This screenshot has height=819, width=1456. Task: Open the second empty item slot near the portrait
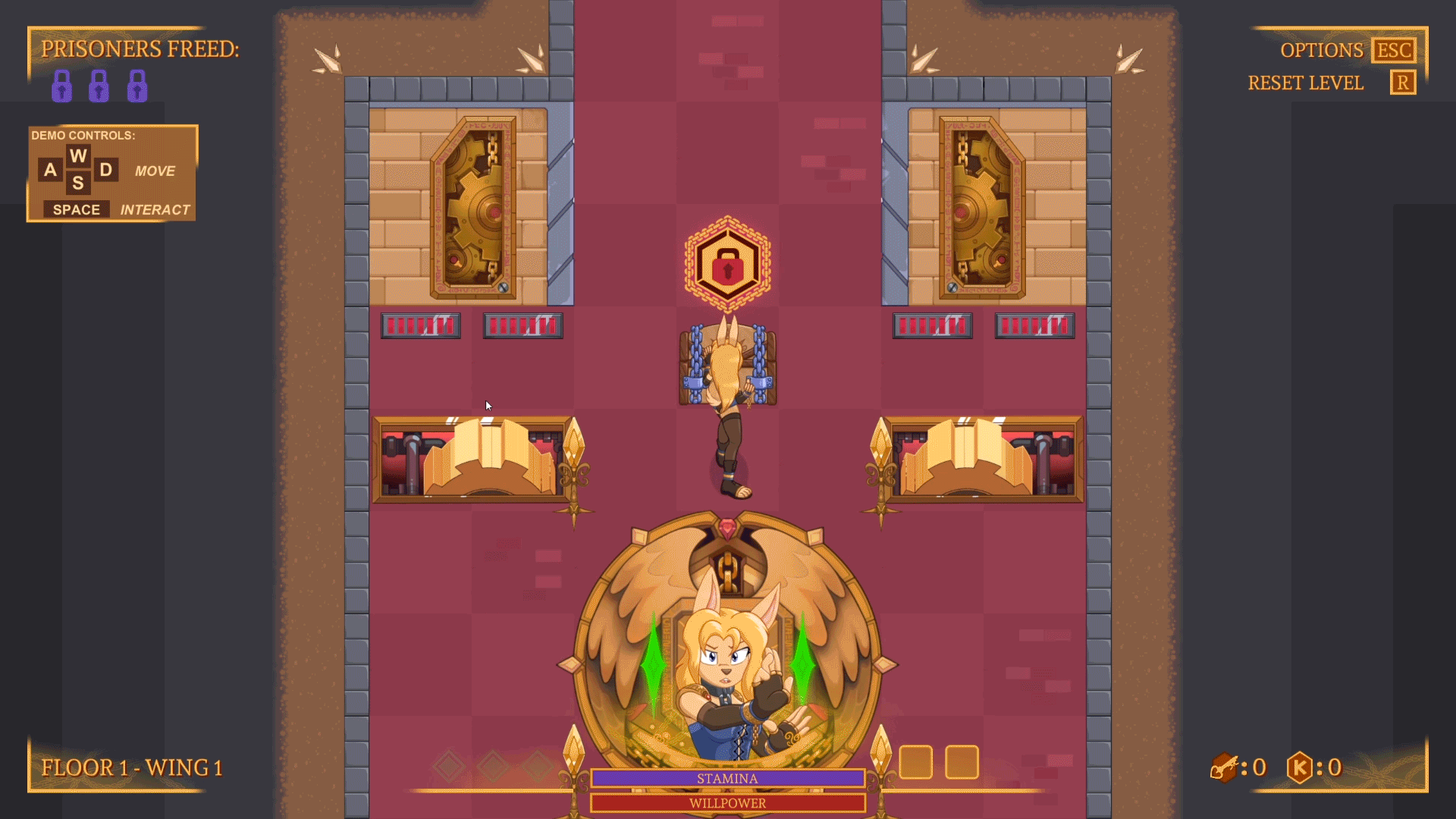point(961,761)
